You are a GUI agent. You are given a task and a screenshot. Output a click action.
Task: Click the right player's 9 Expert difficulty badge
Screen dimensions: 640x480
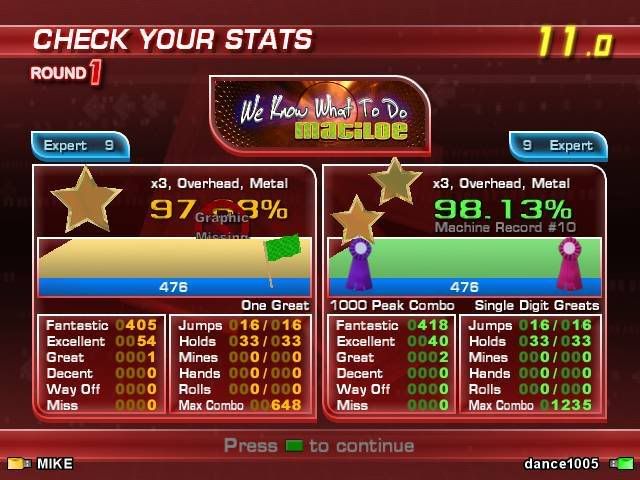557,146
